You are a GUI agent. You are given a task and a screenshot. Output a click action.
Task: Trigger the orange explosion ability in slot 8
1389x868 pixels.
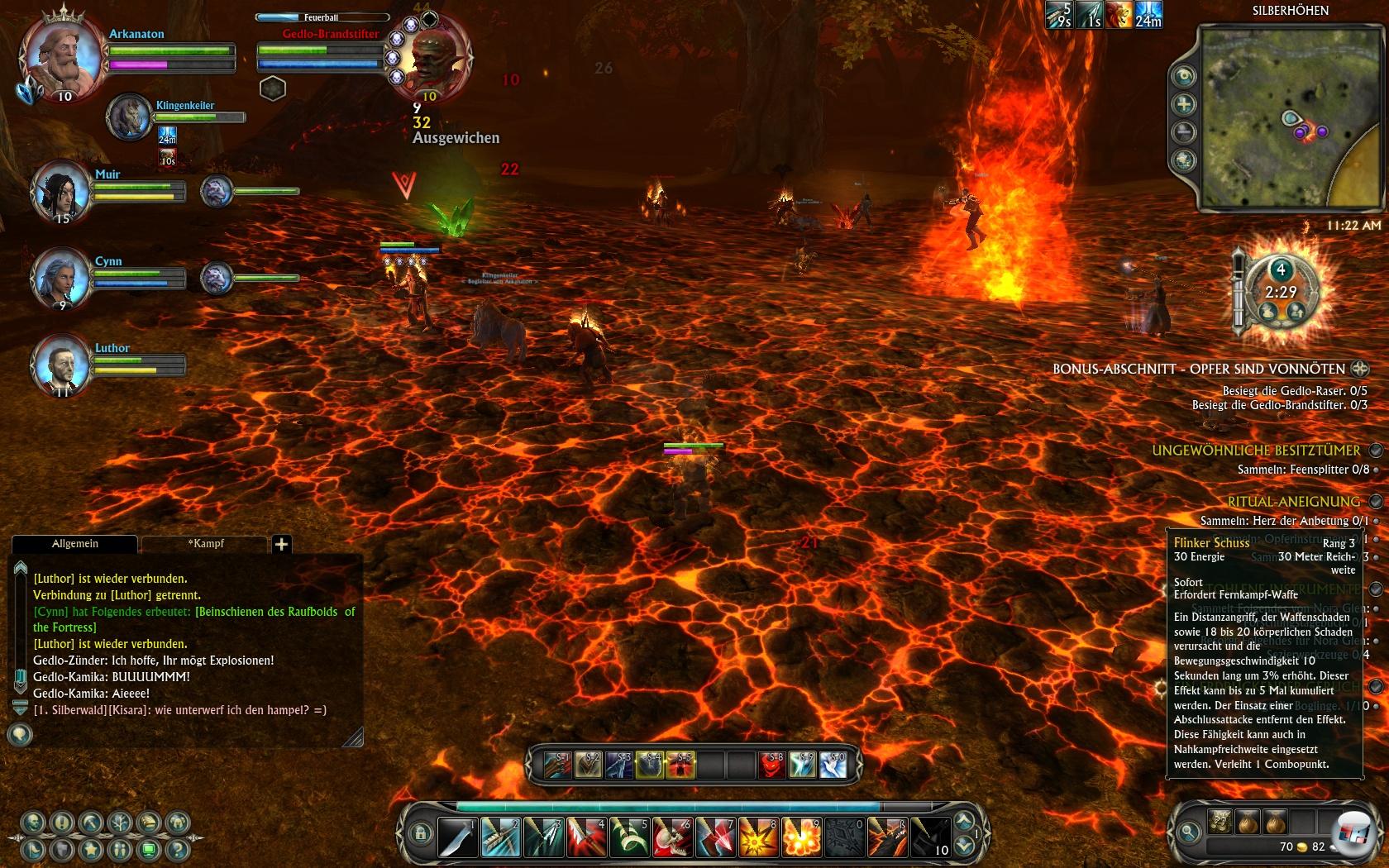[x=758, y=837]
